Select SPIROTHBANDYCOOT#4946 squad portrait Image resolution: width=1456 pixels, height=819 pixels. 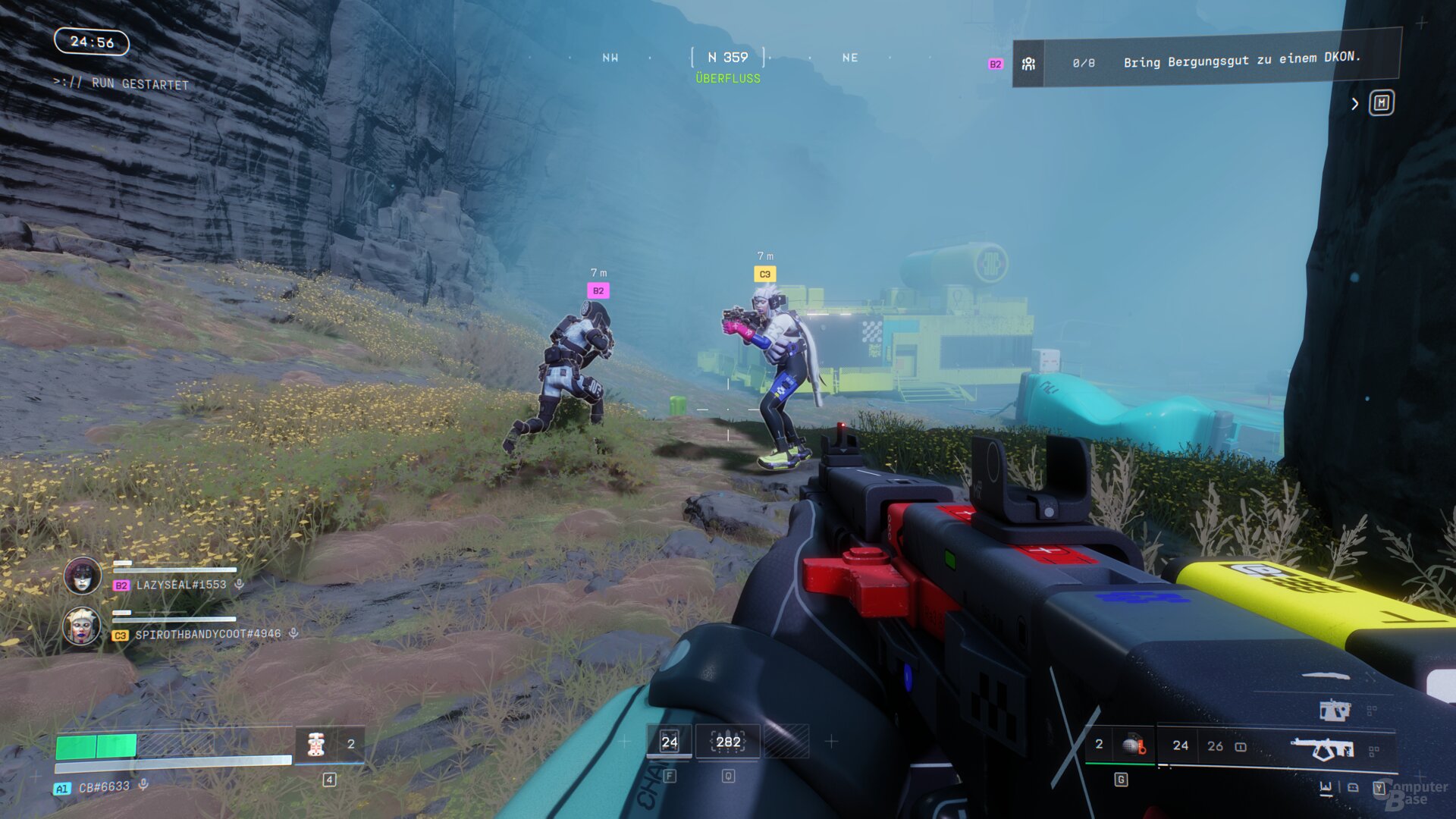click(x=82, y=626)
